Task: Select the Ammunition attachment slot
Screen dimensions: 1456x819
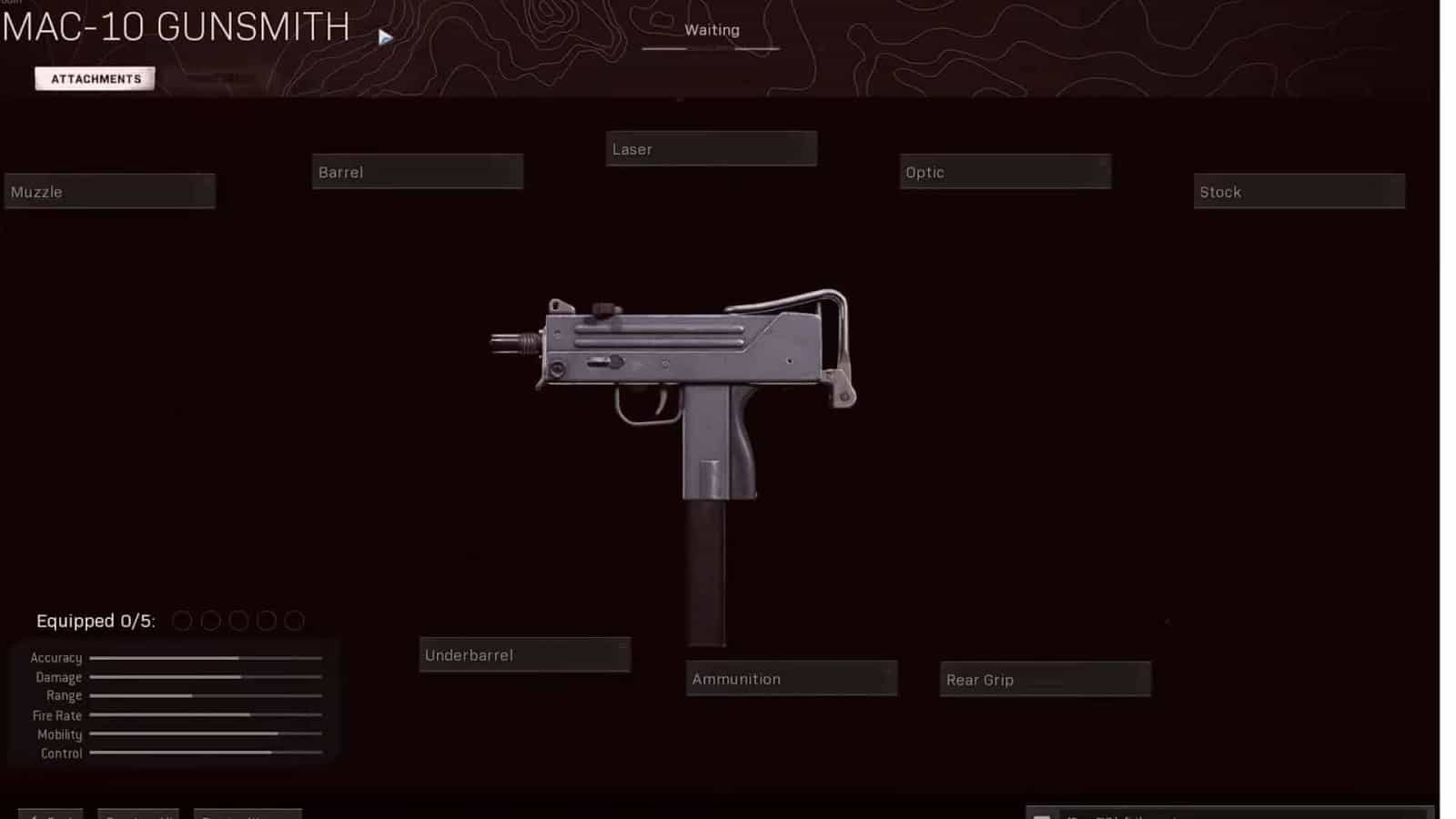Action: pos(791,678)
